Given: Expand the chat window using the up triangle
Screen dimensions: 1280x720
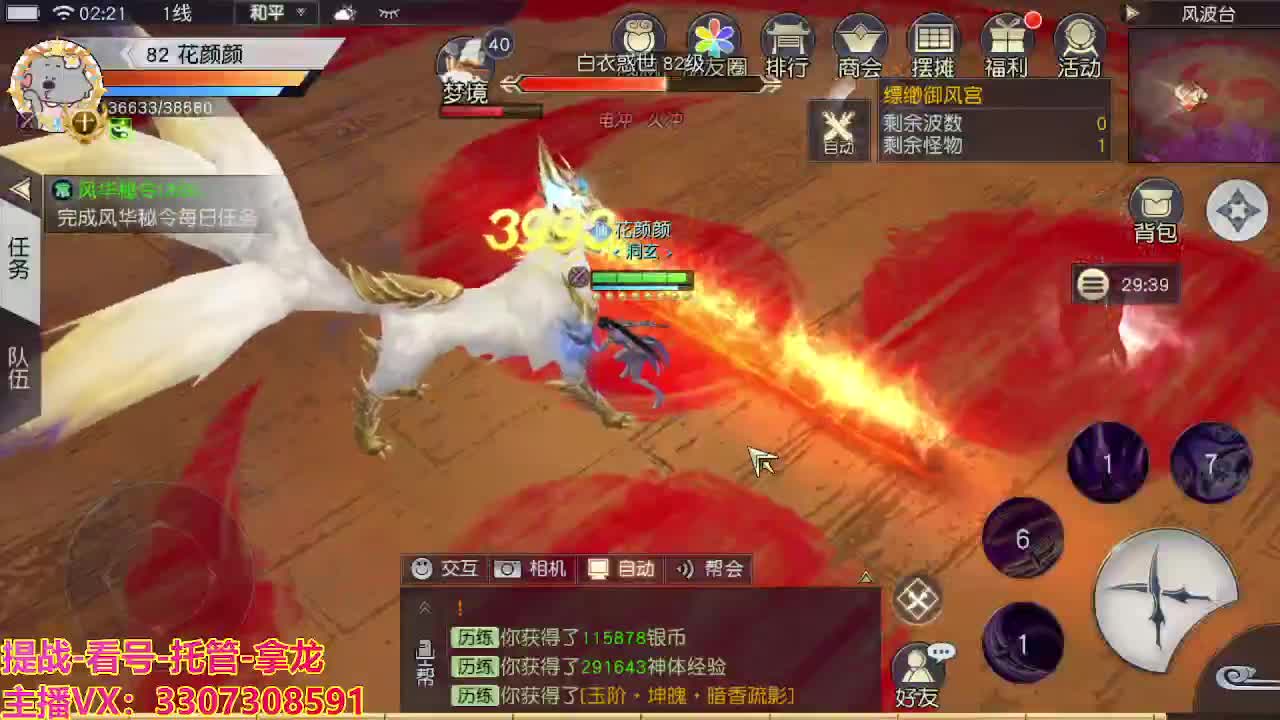Looking at the screenshot, I should point(864,577).
